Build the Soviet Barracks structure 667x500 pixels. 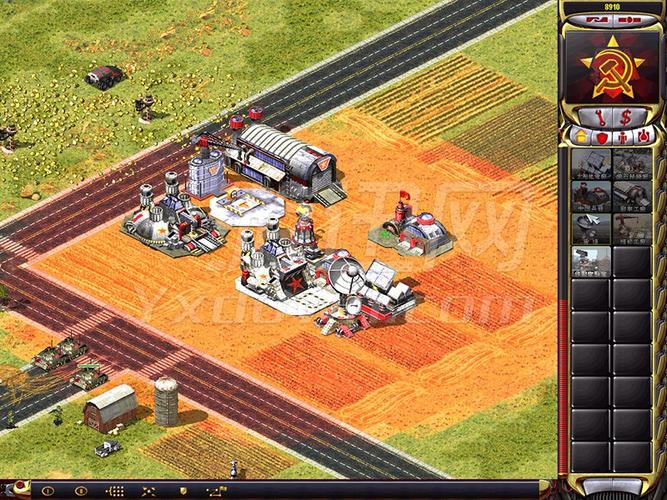[590, 196]
